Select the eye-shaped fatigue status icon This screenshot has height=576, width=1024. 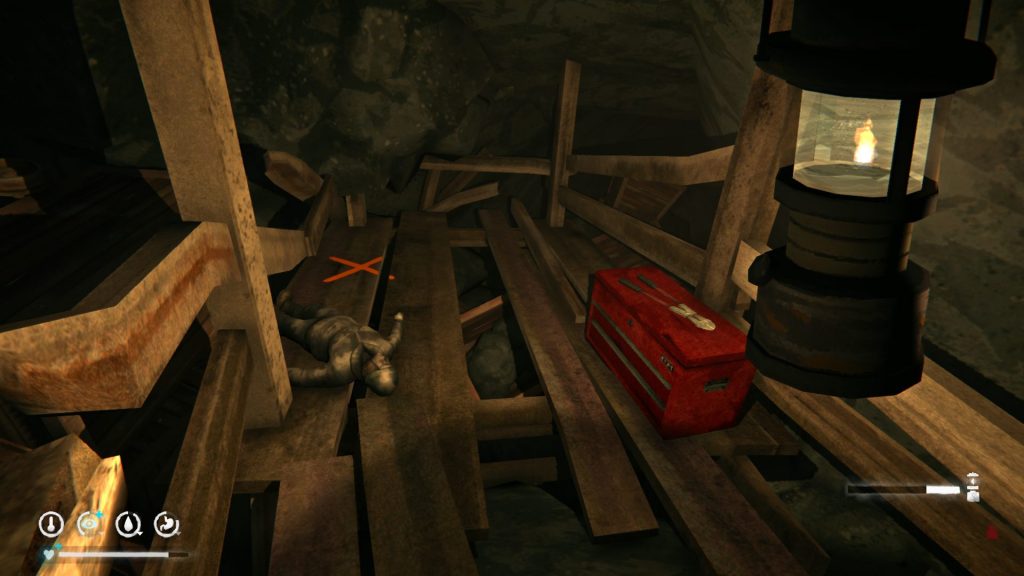click(x=90, y=523)
